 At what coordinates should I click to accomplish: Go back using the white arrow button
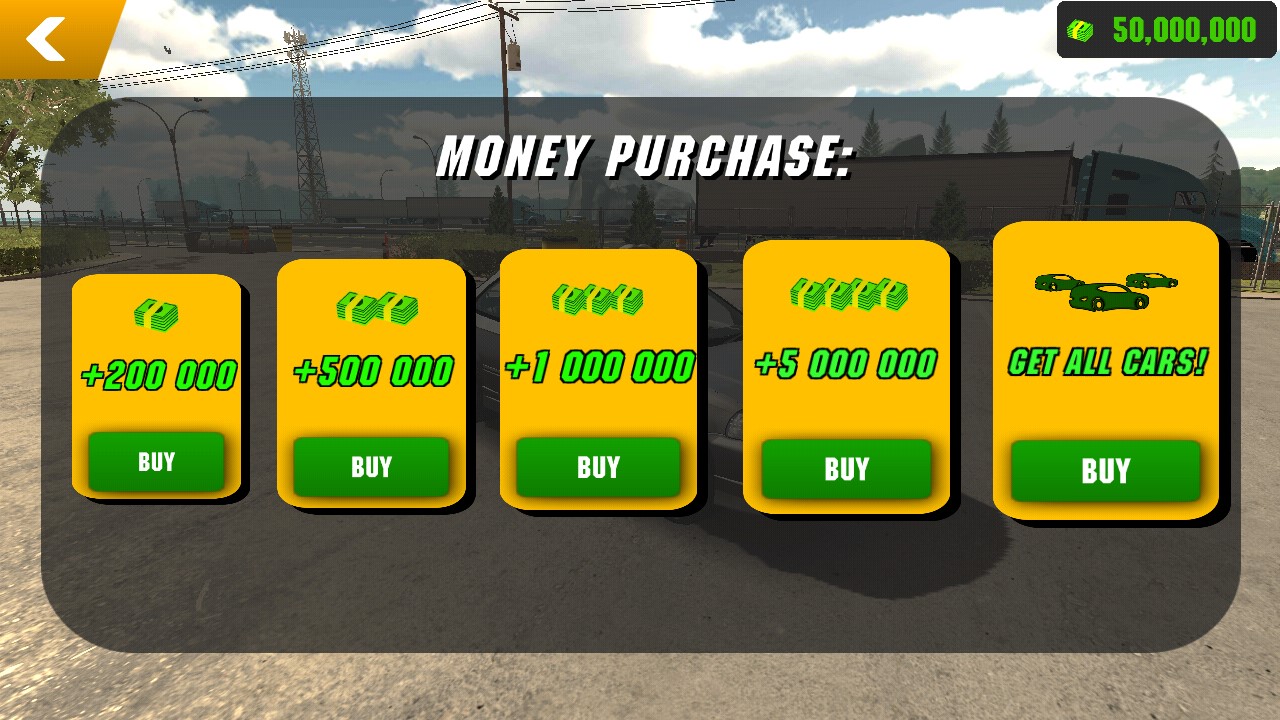[45, 38]
